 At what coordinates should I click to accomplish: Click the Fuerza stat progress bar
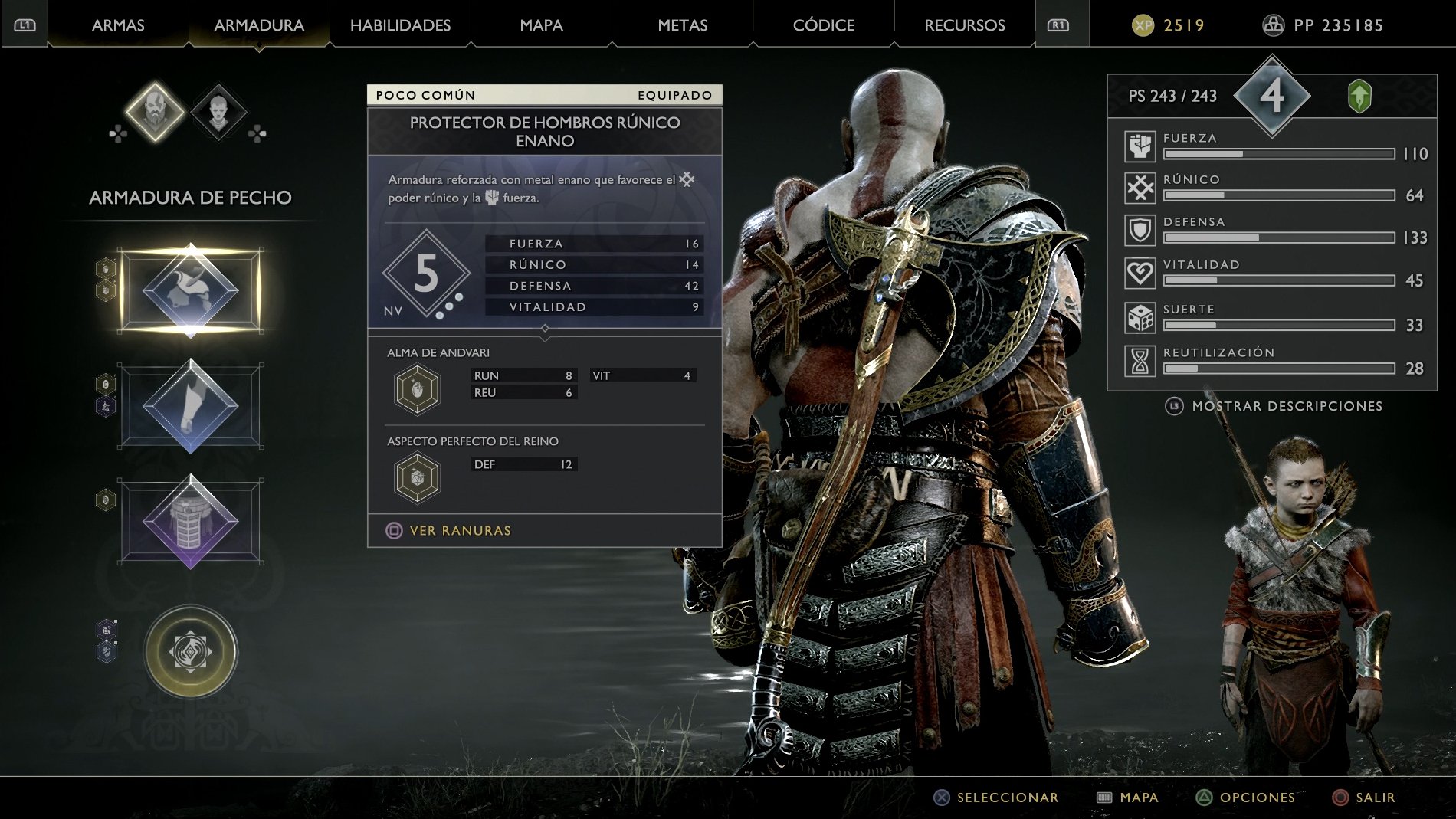1281,152
